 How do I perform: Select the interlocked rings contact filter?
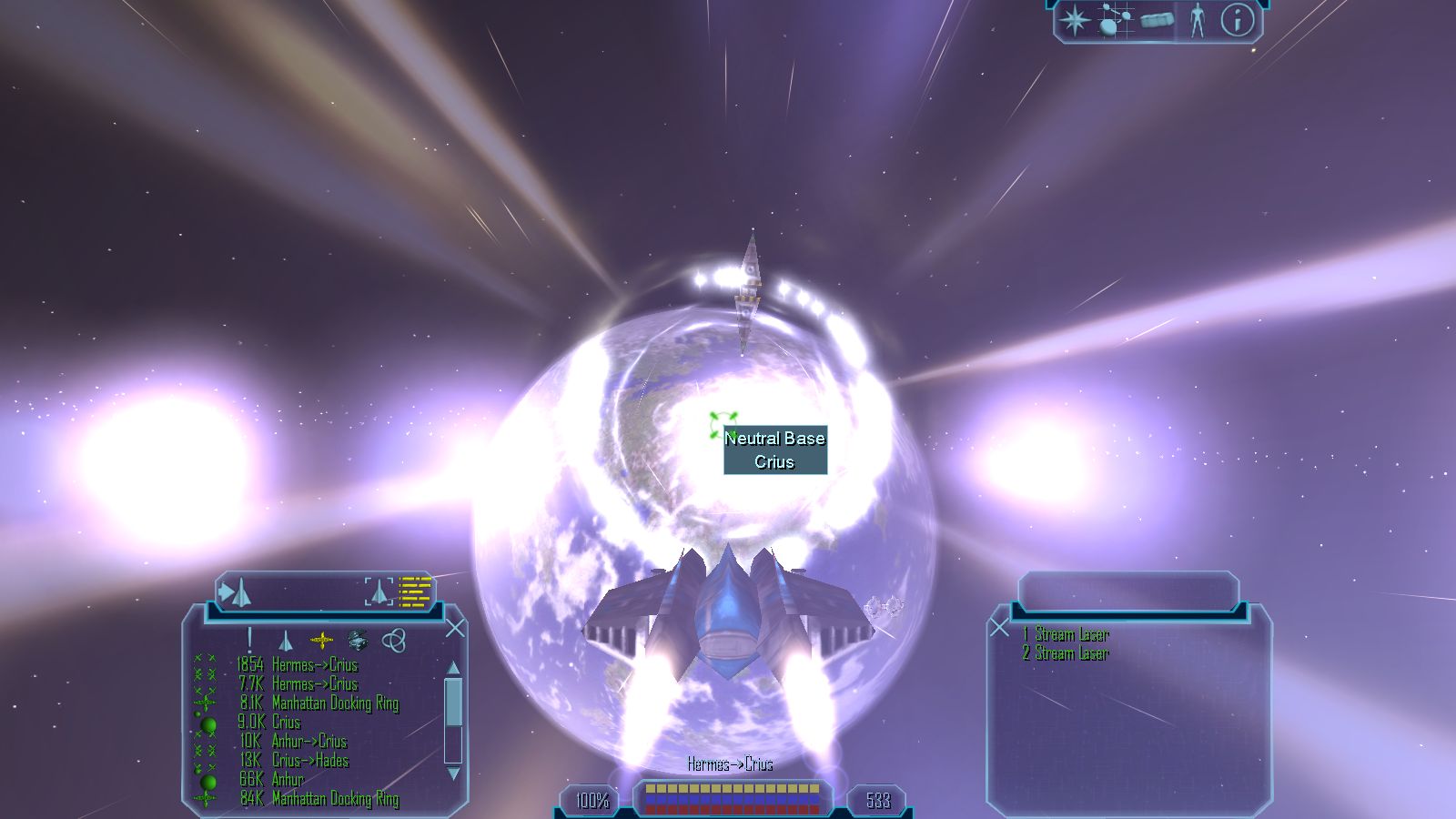(x=393, y=641)
